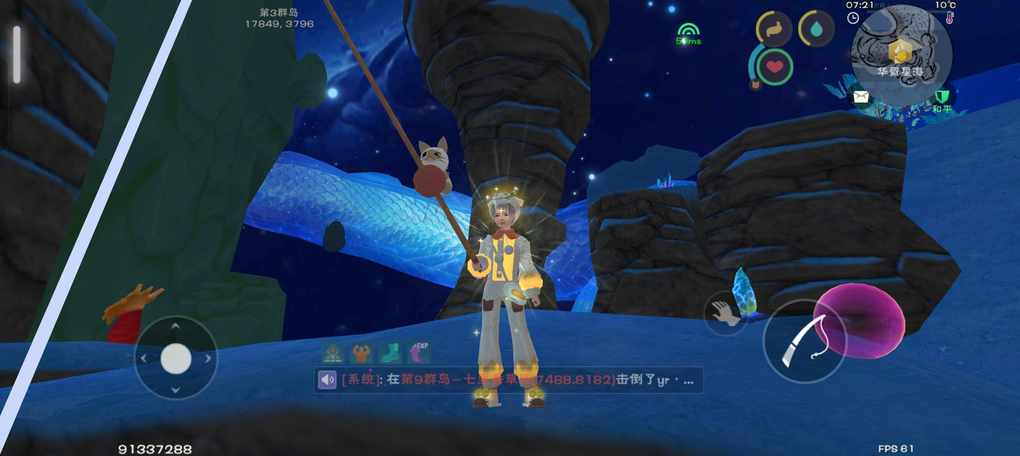Select the orange crab buff icon
This screenshot has width=1020, height=456.
[x=361, y=352]
